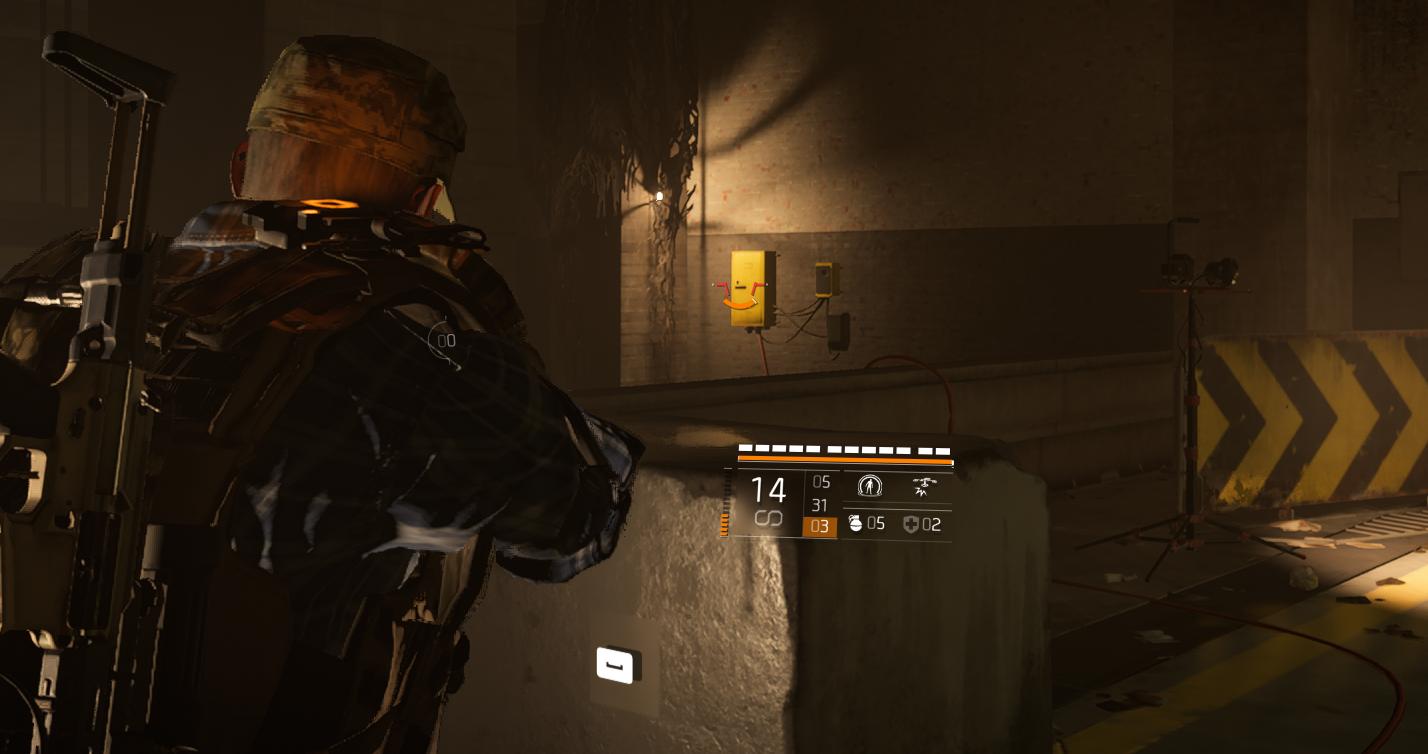The image size is (1428, 754).
Task: Use the armor kit shield icon
Action: tap(910, 524)
